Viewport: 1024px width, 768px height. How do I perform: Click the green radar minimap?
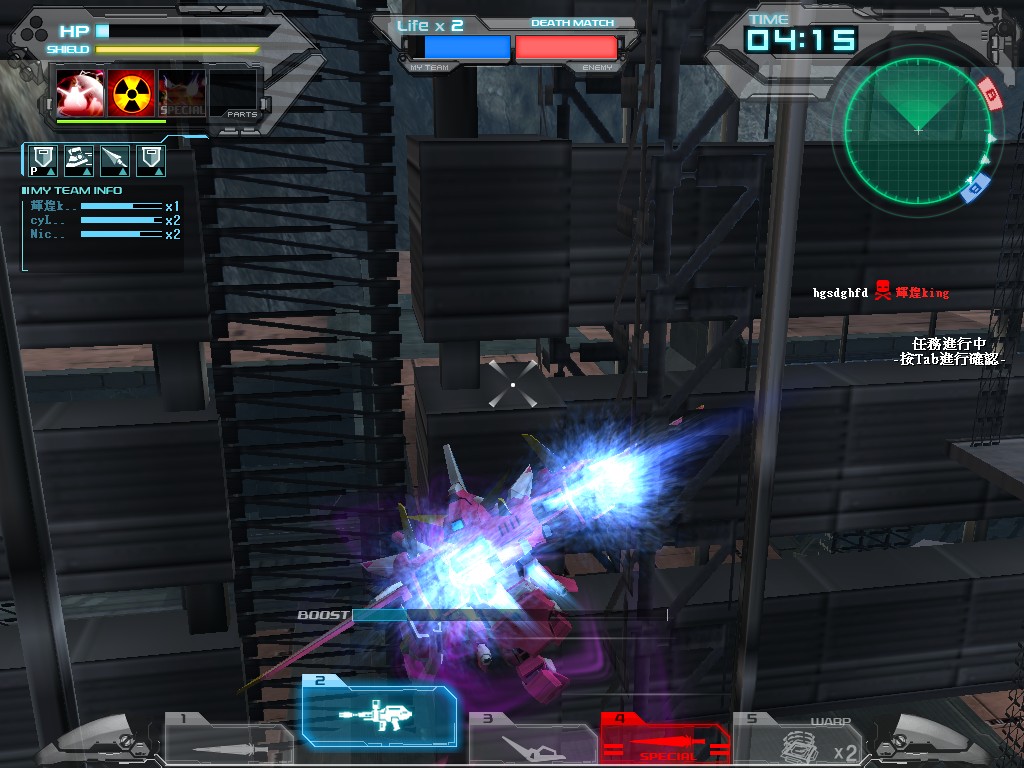(x=917, y=132)
